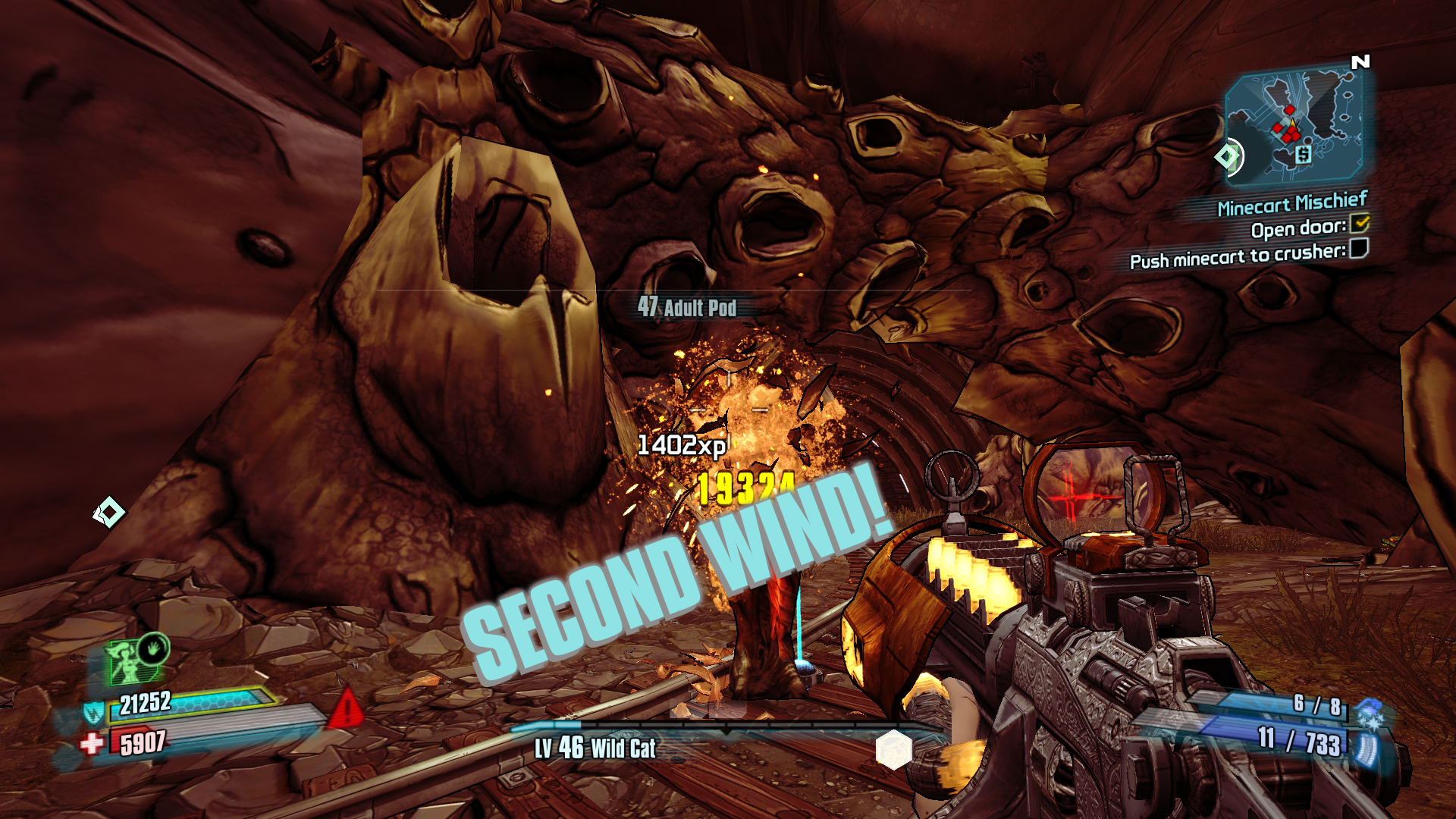Viewport: 1456px width, 819px height.
Task: Click the diamond waypoint marker by minimap
Action: [x=1226, y=157]
